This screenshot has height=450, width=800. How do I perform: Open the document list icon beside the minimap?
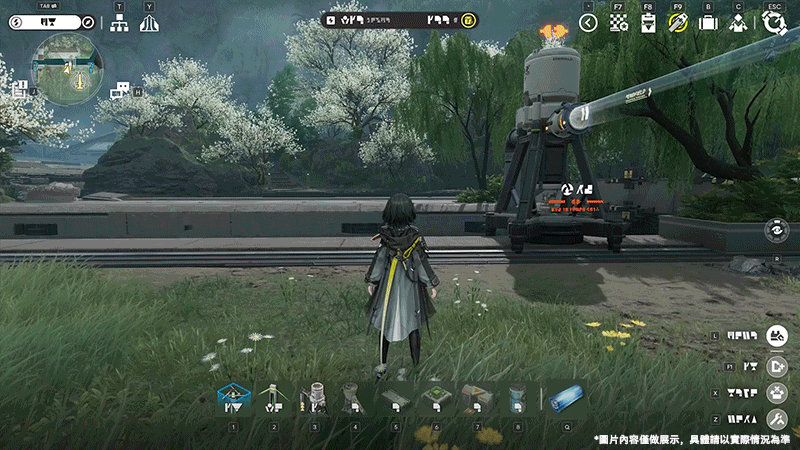point(19,89)
